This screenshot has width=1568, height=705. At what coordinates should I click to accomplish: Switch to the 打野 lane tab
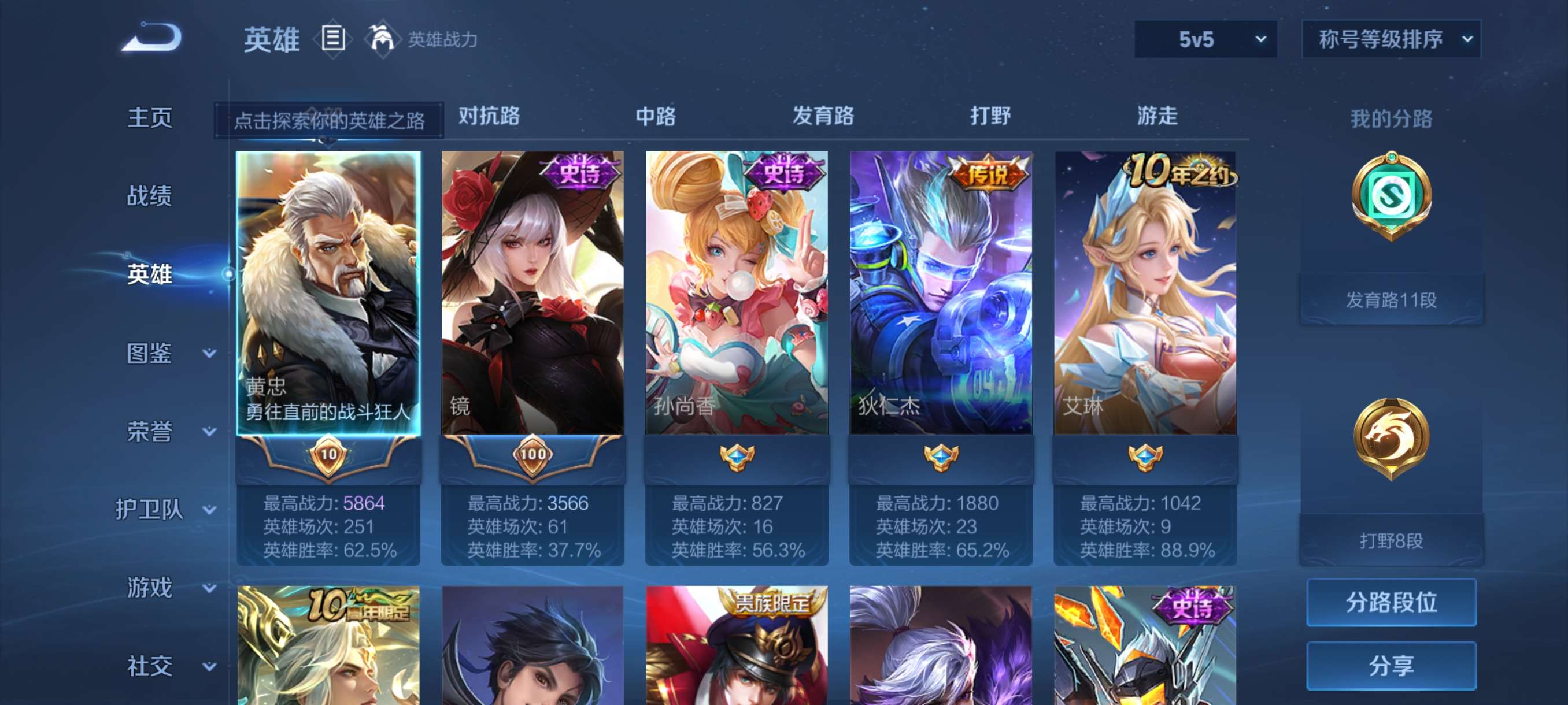[x=992, y=117]
